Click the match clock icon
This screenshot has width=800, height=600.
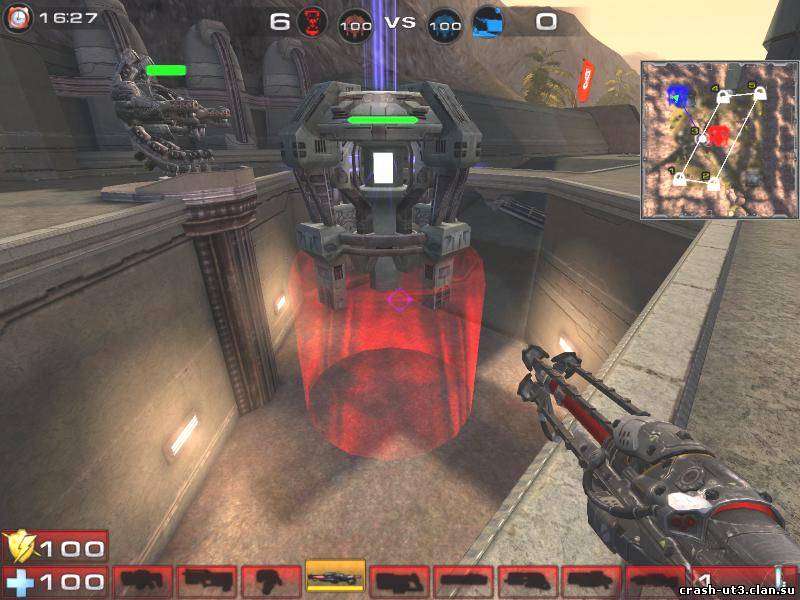[x=20, y=16]
